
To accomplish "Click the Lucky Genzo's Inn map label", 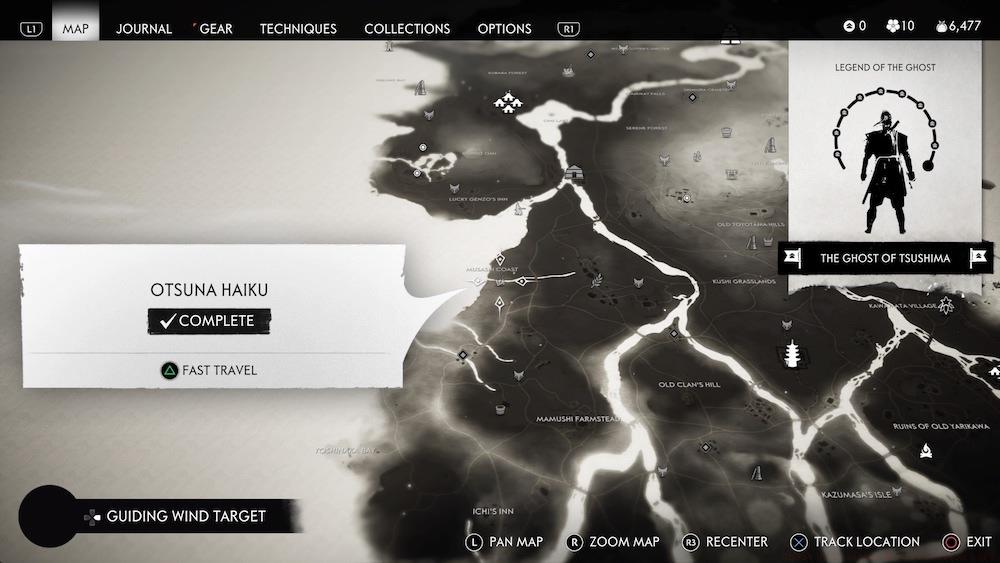I will tap(478, 200).
